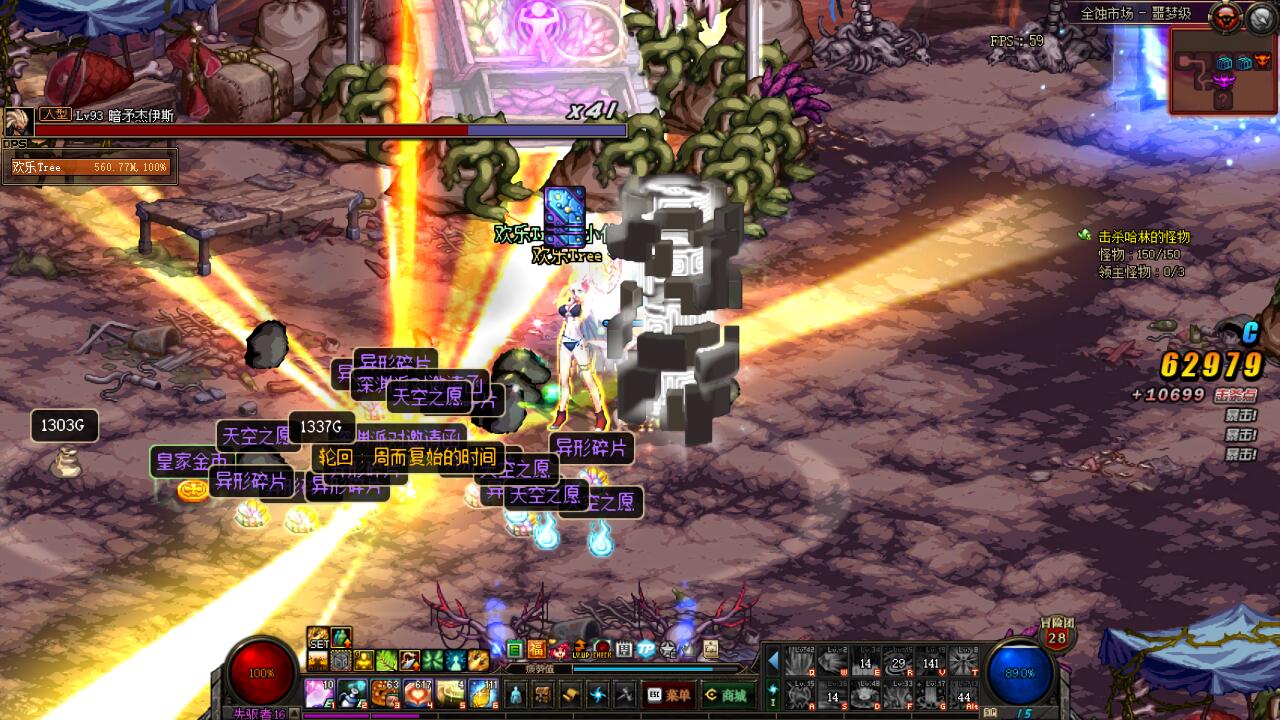Image resolution: width=1280 pixels, height=720 pixels.
Task: Open the 商城 shop button
Action: (725, 694)
